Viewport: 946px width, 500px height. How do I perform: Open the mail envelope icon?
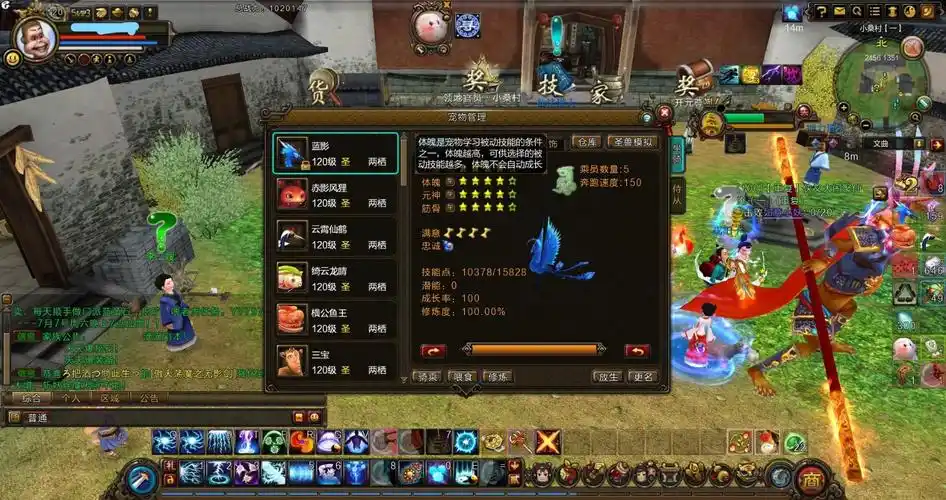(841, 11)
